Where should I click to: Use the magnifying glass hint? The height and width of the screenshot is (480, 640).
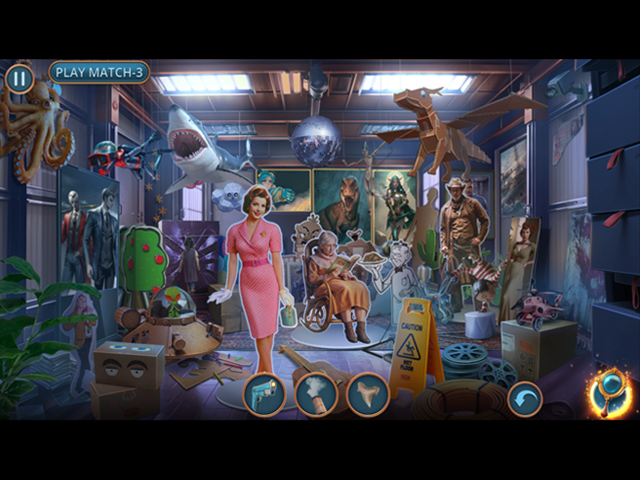(x=609, y=391)
